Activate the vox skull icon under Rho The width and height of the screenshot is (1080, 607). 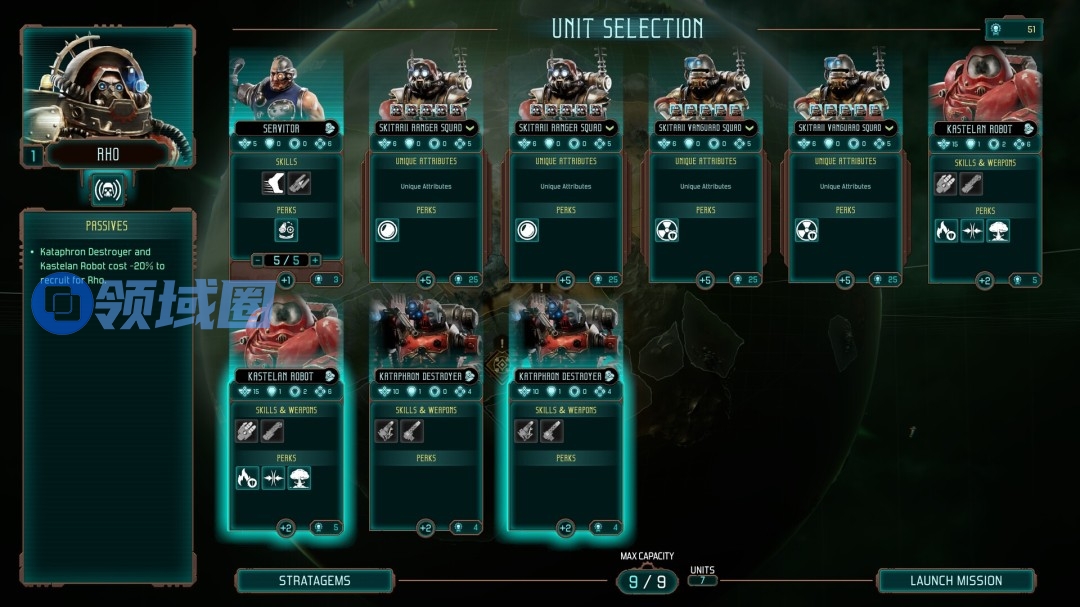click(107, 188)
